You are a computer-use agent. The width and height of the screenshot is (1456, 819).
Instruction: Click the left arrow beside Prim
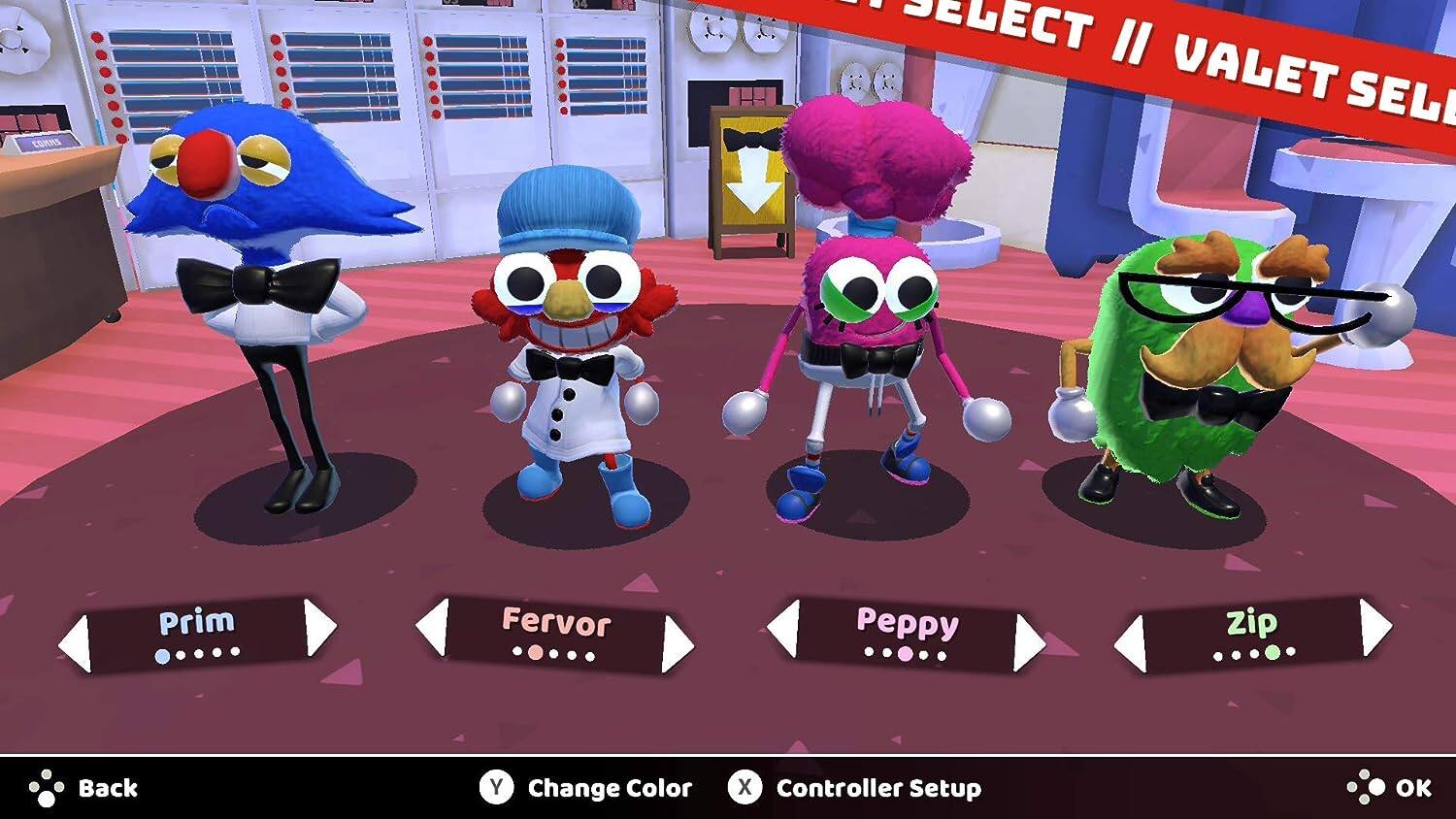[76, 642]
